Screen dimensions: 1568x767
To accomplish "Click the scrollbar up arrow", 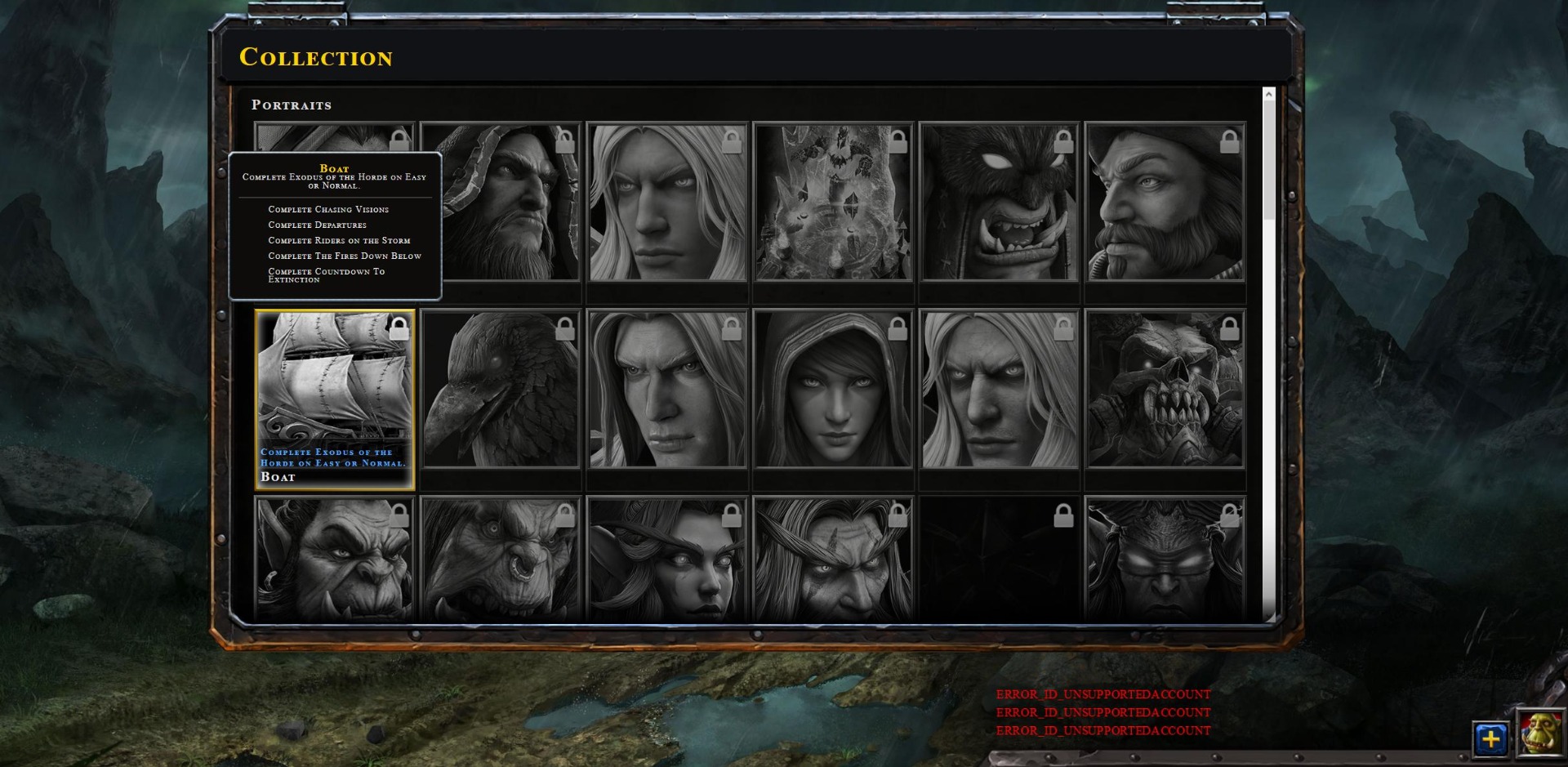I will 1269,95.
